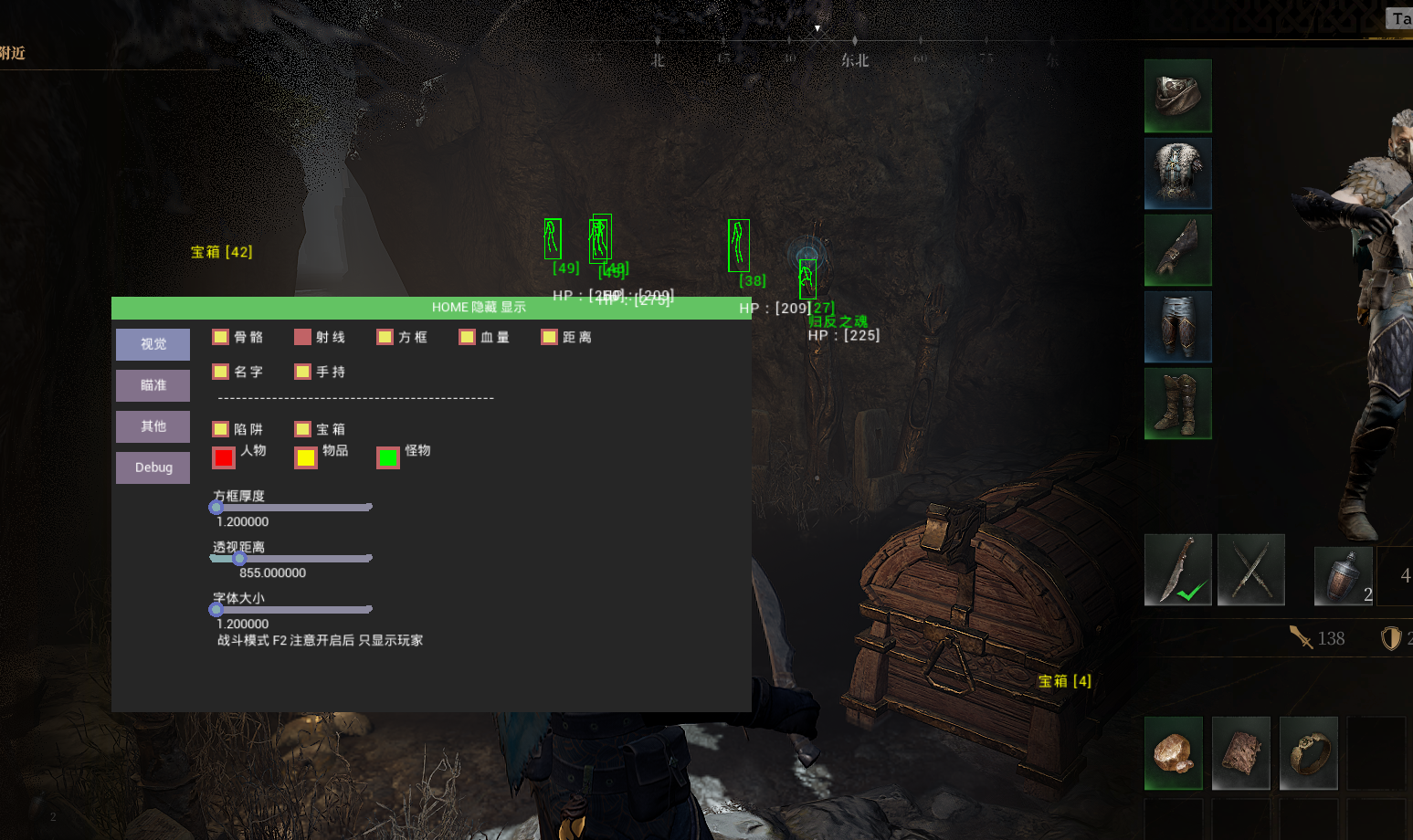The image size is (1413, 840).
Task: Click the 透视距离 slider handle
Action: pyautogui.click(x=239, y=558)
